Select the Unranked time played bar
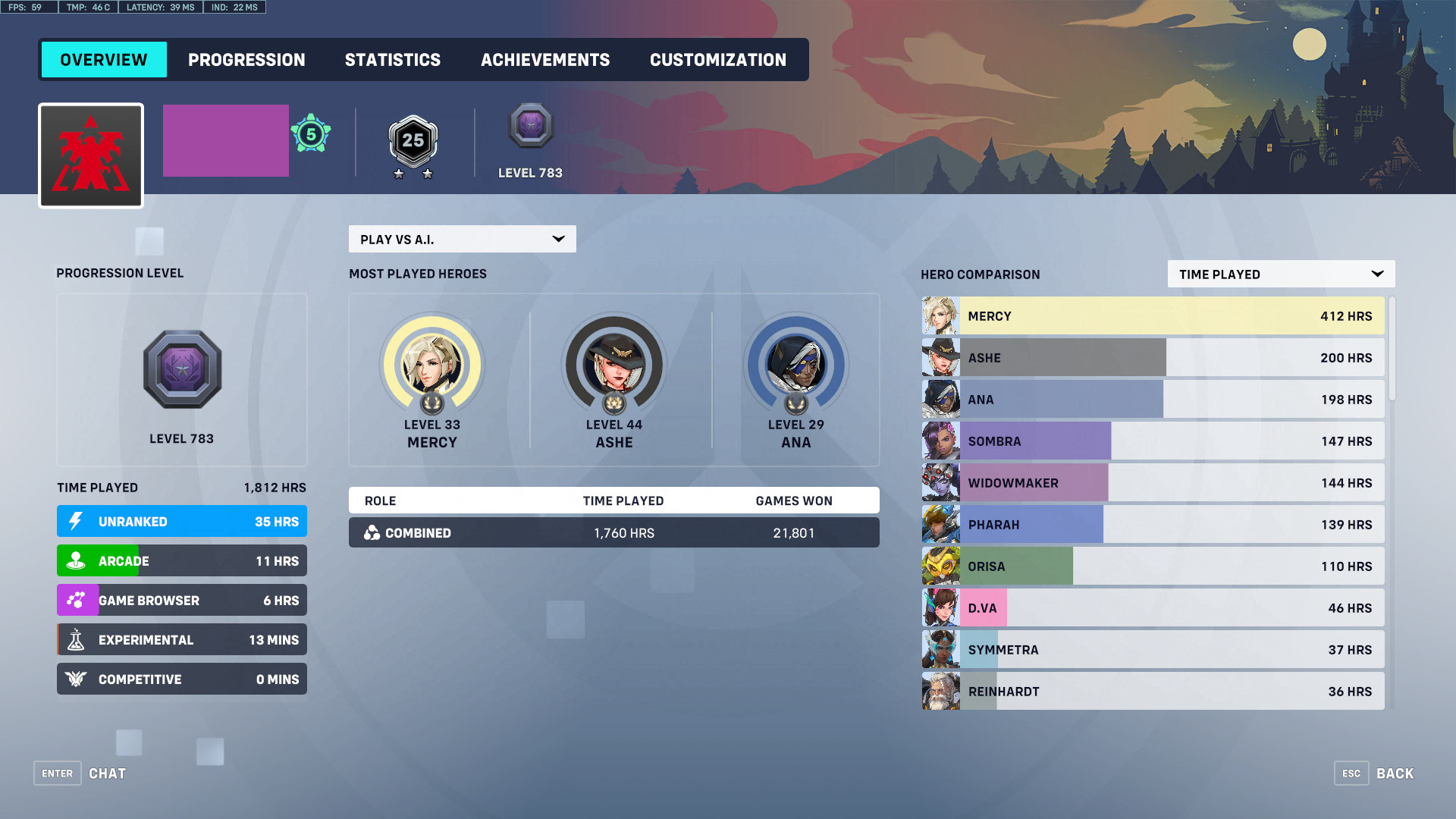This screenshot has height=819, width=1456. (x=182, y=522)
